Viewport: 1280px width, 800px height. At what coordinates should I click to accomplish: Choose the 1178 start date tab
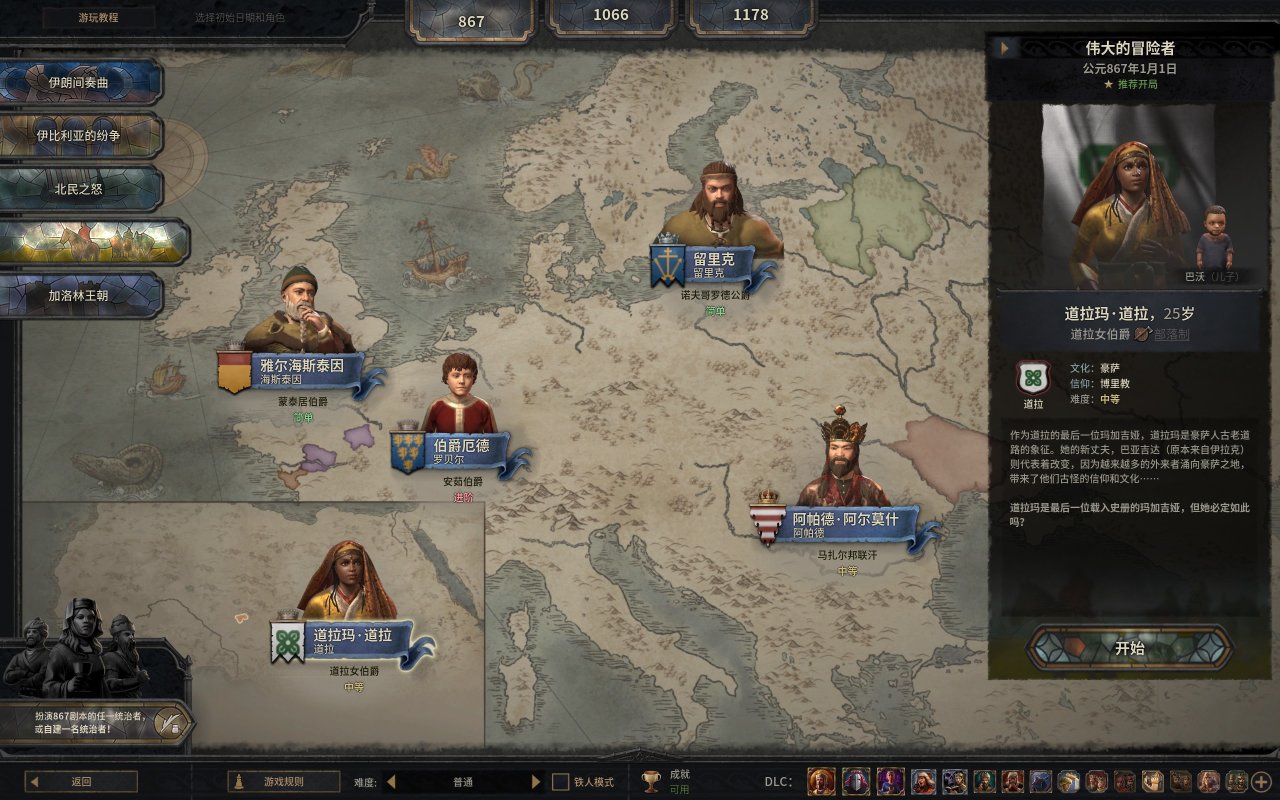click(751, 15)
